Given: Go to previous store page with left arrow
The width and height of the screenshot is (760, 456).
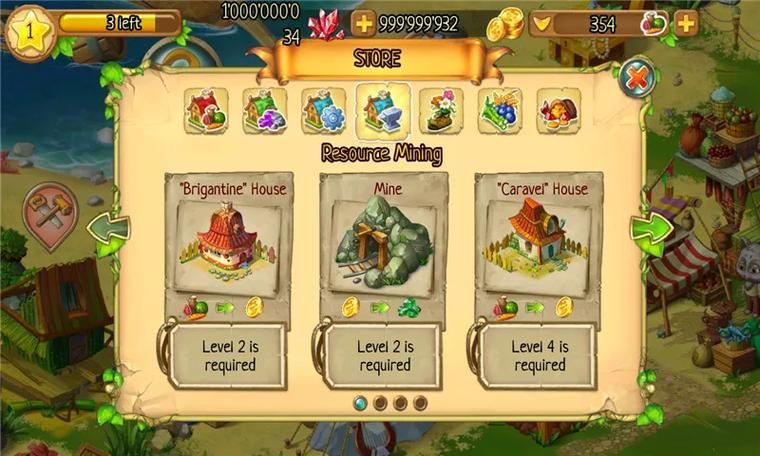Looking at the screenshot, I should pyautogui.click(x=107, y=233).
